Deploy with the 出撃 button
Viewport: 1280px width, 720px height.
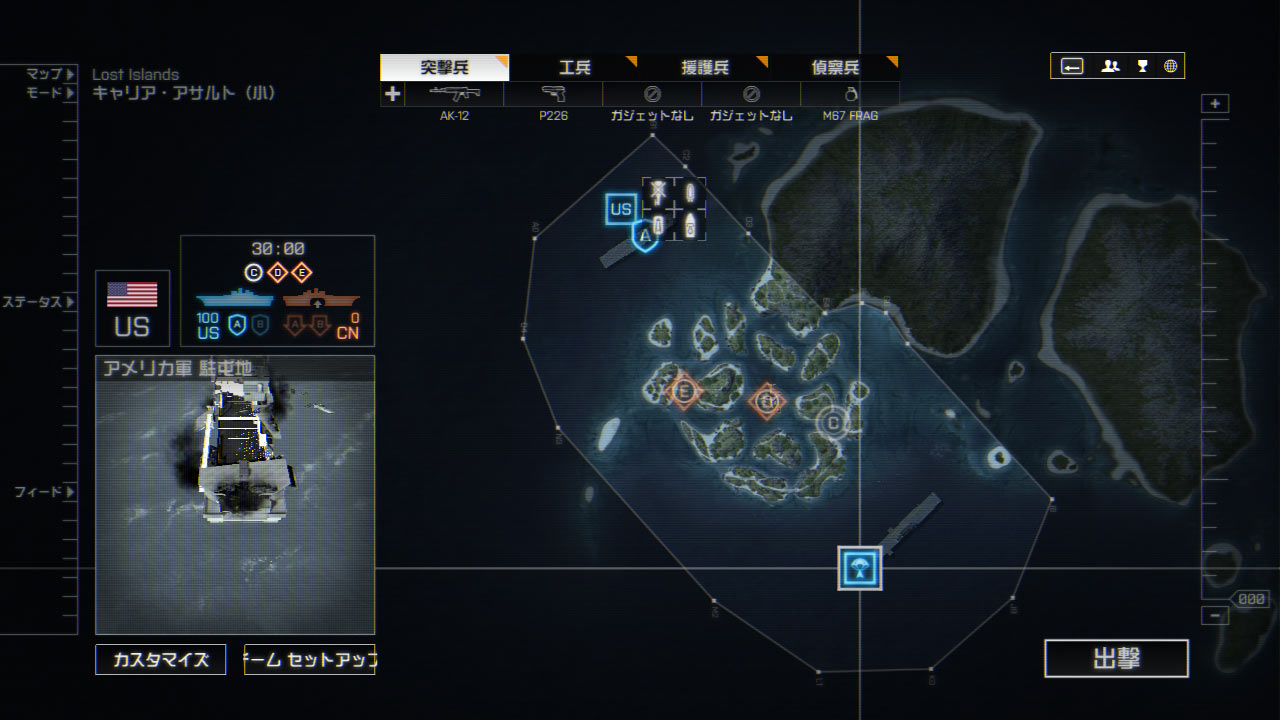[1116, 659]
